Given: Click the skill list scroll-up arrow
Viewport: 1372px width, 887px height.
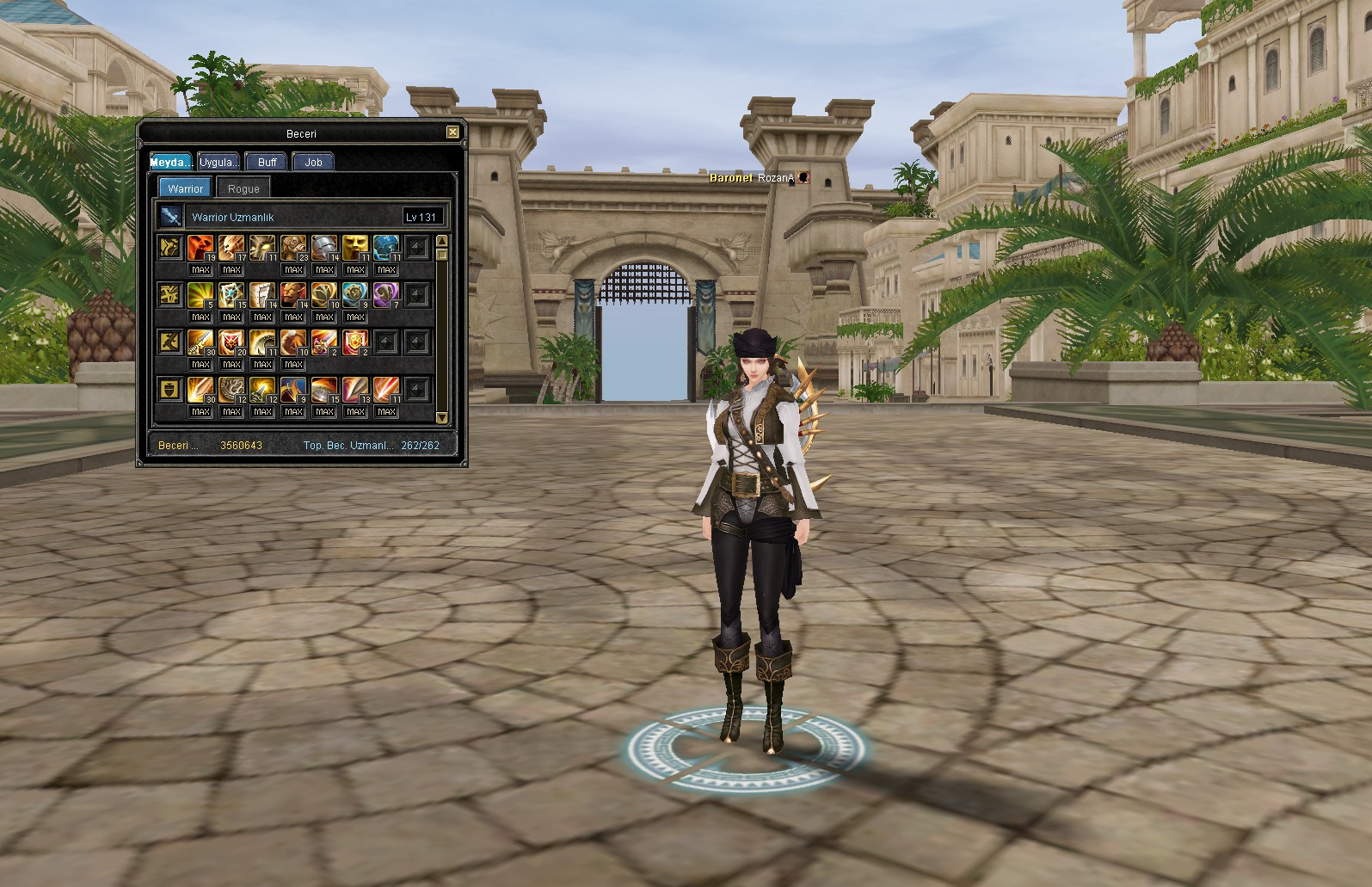Looking at the screenshot, I should (442, 241).
